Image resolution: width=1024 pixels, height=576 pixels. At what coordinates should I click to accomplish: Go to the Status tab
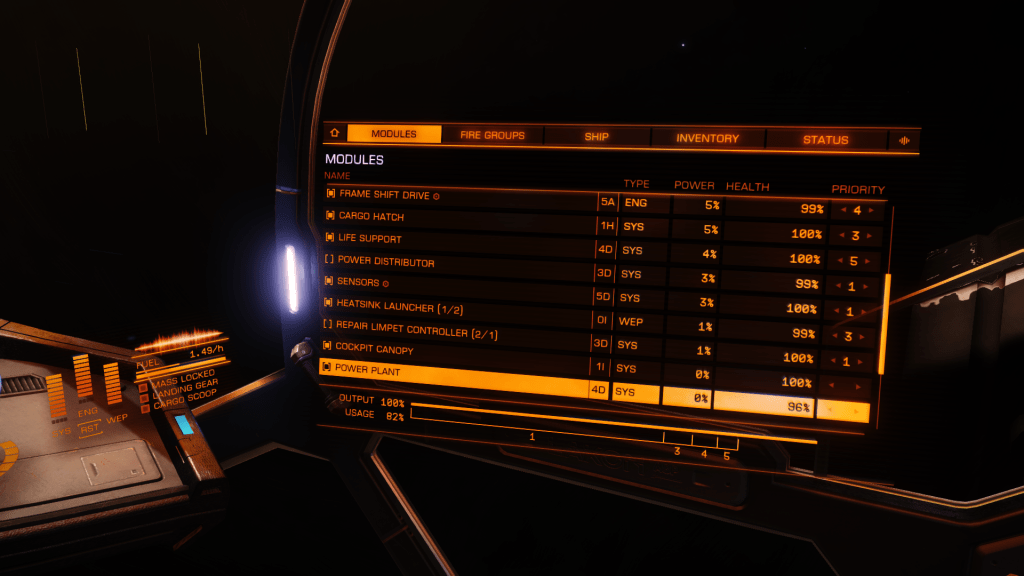(825, 140)
